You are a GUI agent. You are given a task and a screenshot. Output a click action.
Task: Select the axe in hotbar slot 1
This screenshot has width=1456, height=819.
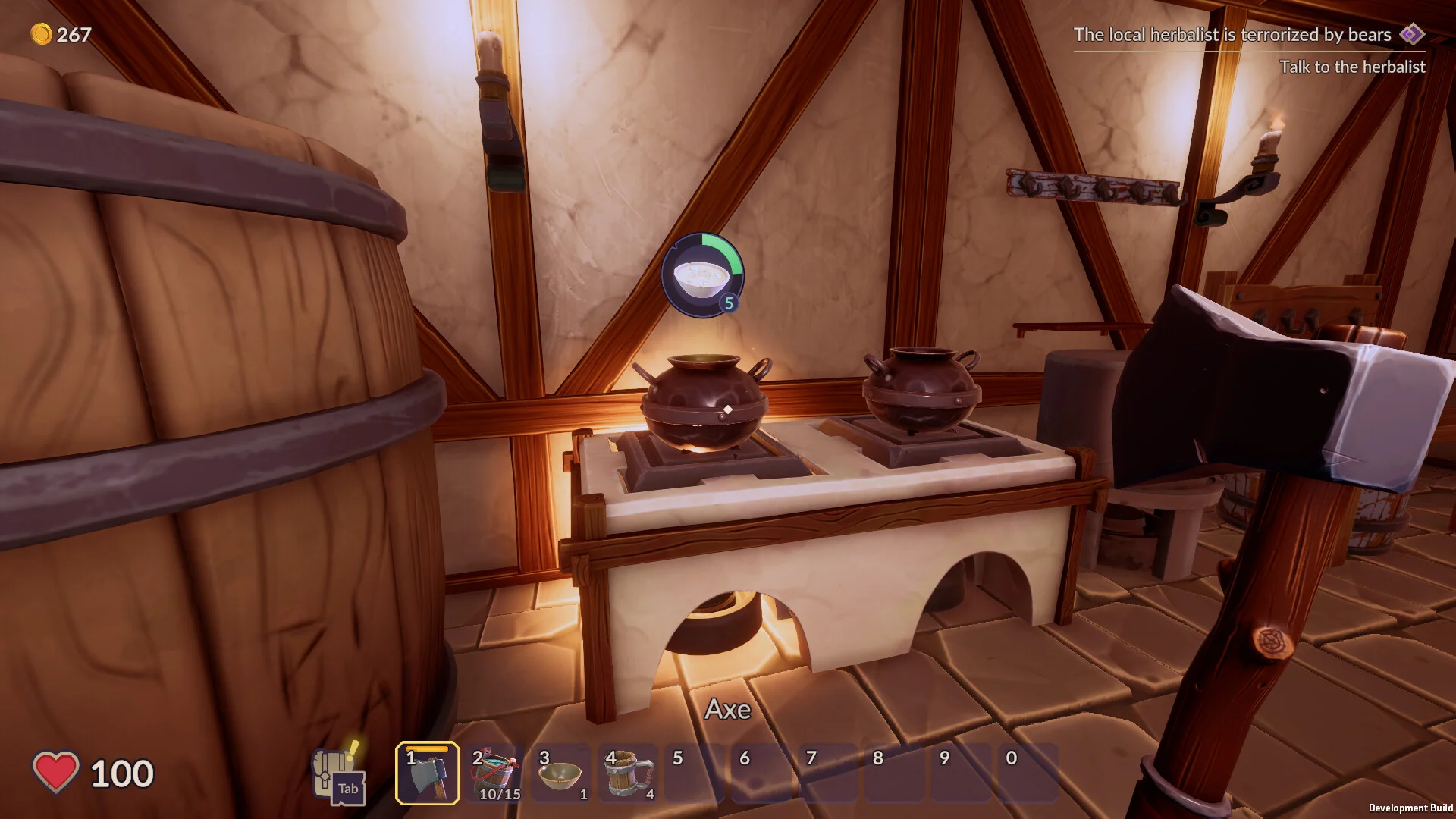(x=427, y=773)
